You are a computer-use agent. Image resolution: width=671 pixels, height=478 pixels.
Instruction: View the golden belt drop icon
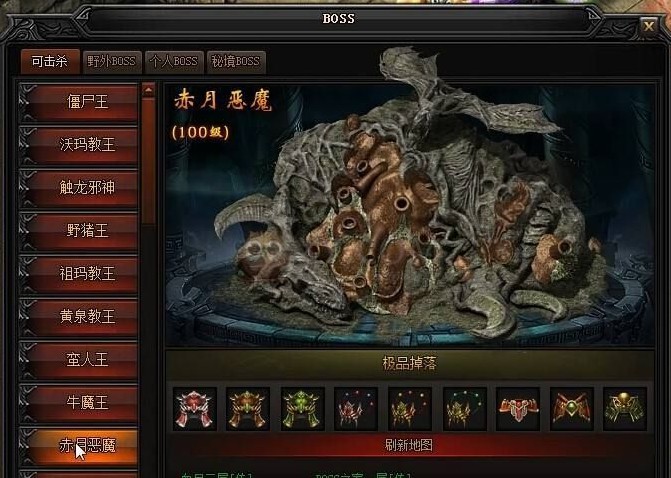point(627,408)
